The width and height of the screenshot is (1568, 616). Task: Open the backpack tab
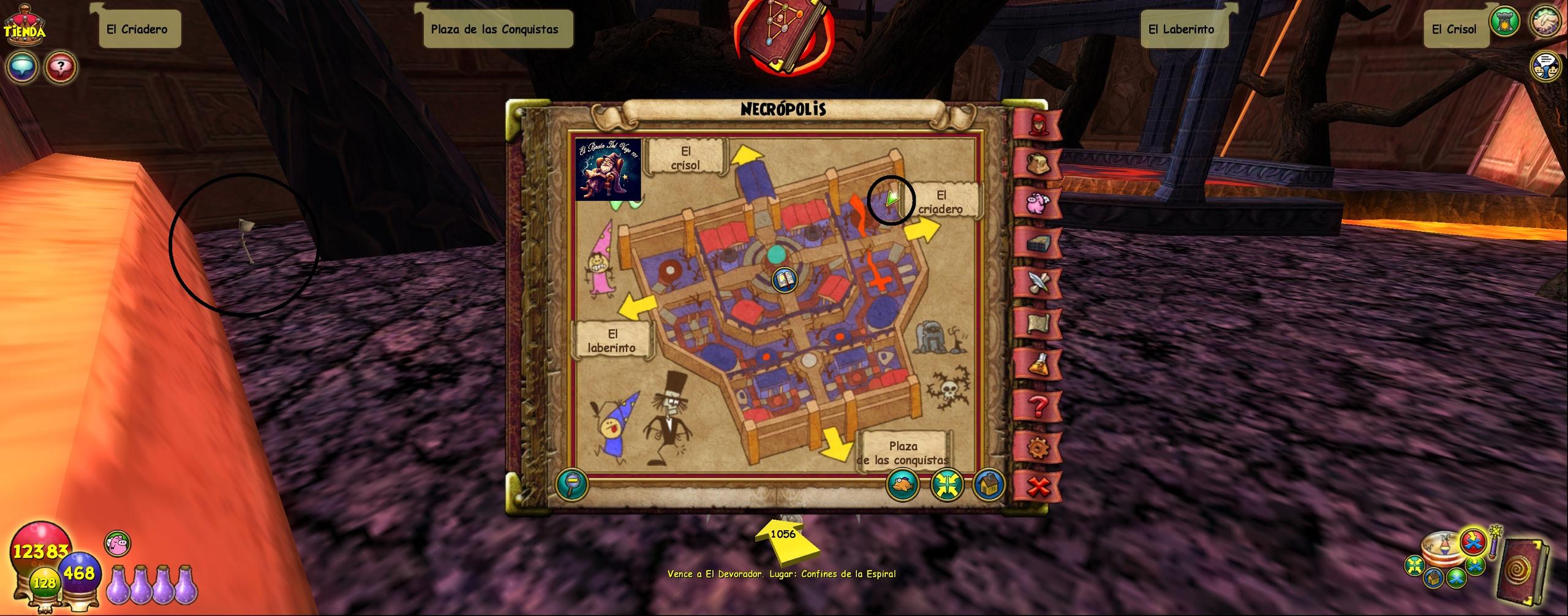(1038, 162)
